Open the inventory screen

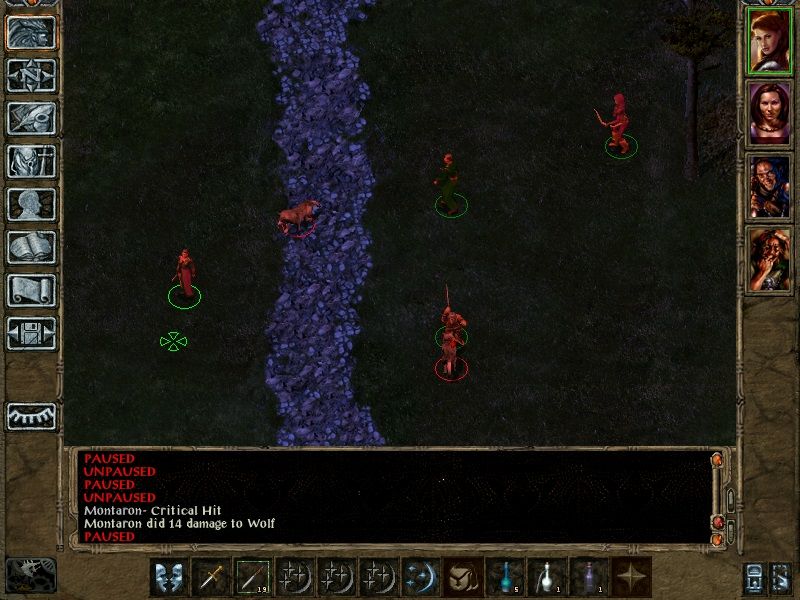point(32,161)
